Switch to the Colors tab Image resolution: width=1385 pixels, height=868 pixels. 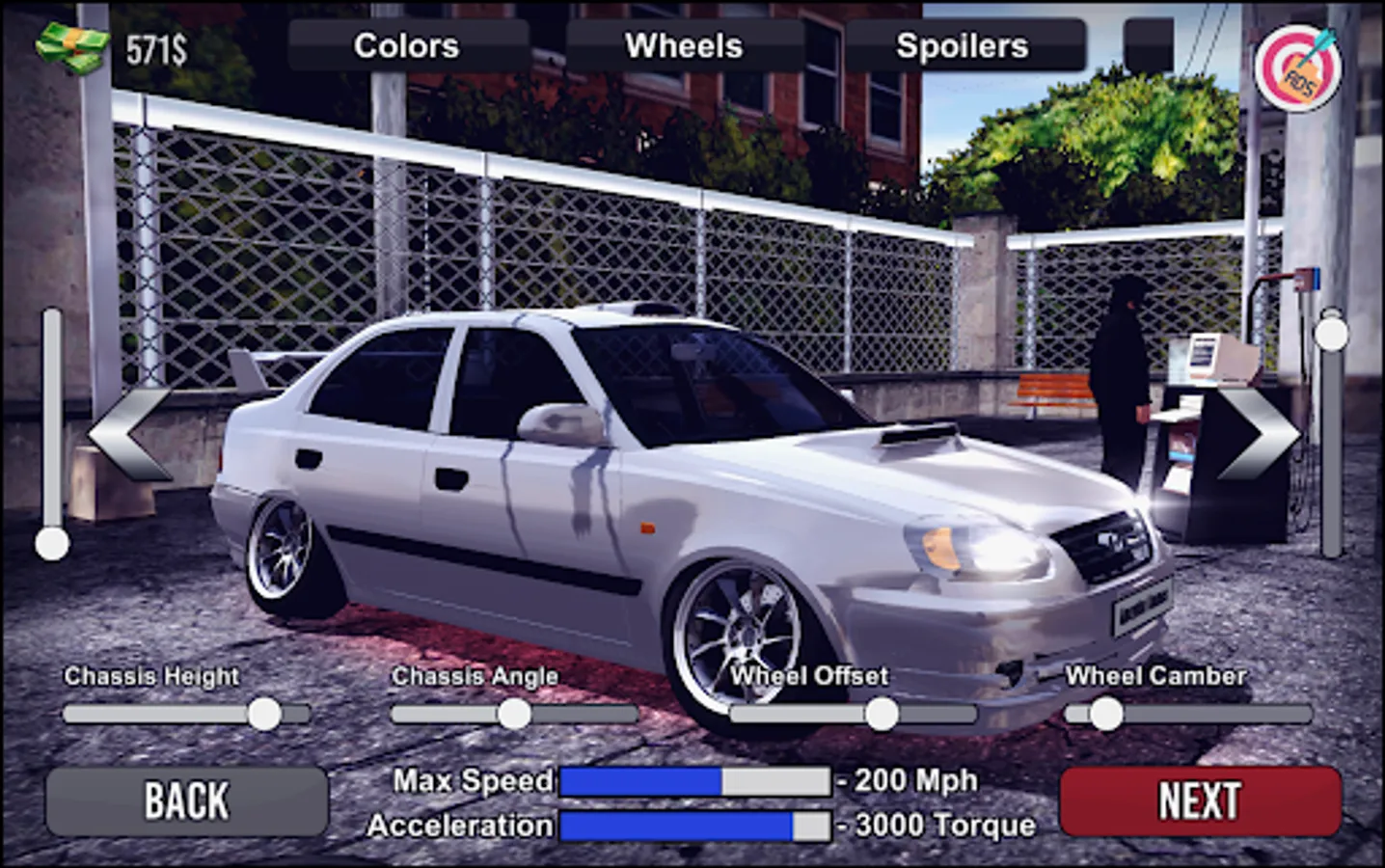(x=406, y=45)
